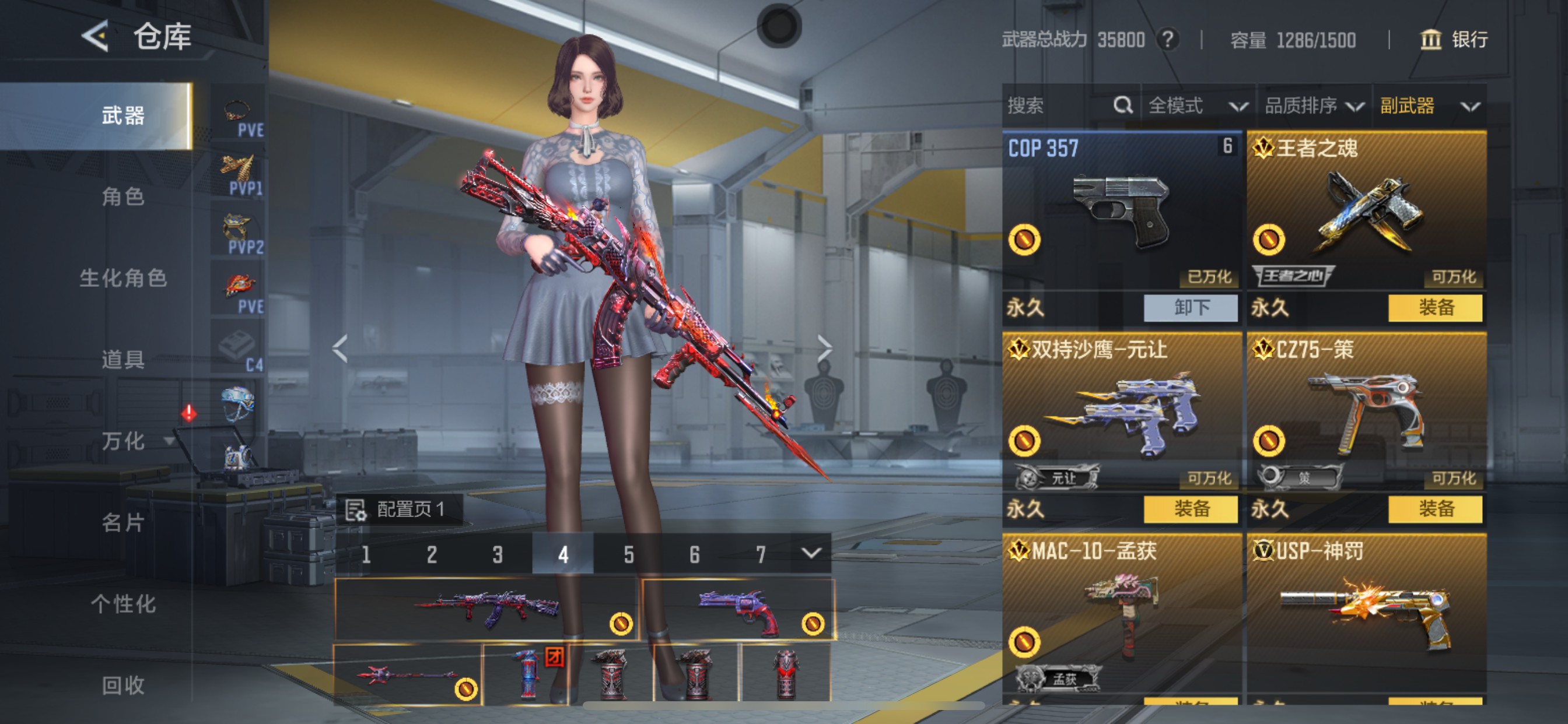Open the 回收 recycle section

click(x=123, y=686)
